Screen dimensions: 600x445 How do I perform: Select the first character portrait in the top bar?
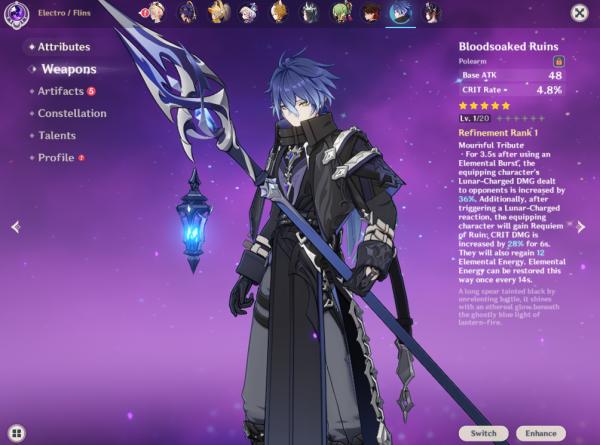coord(156,12)
